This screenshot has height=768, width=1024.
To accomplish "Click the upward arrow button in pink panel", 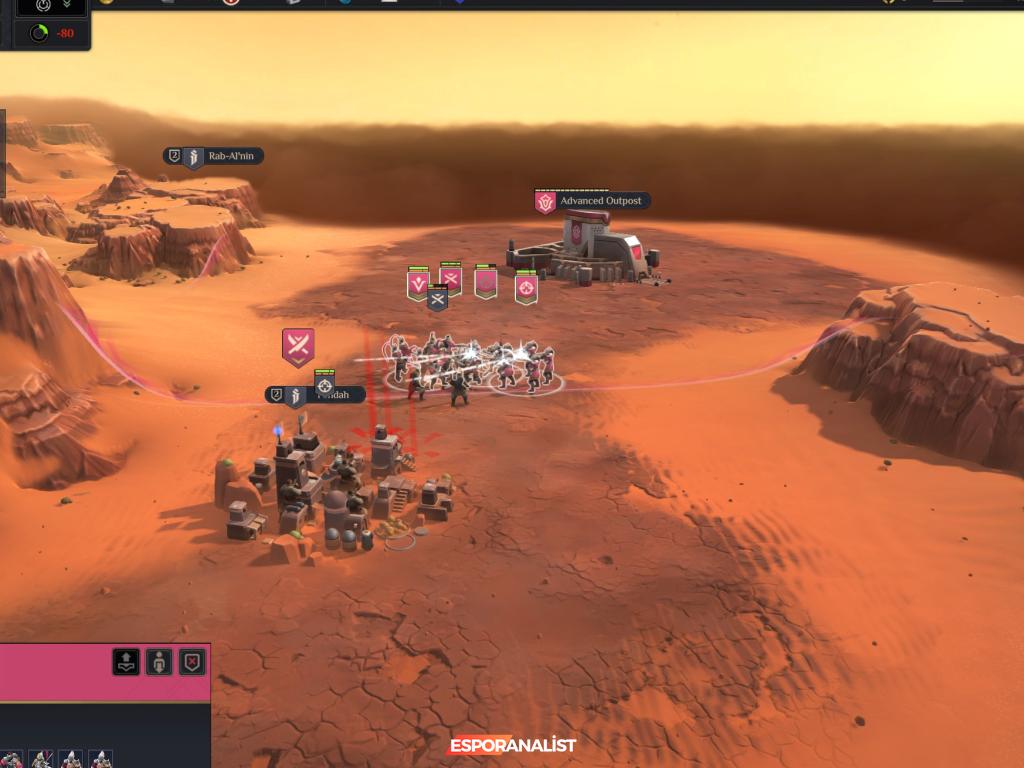I will tap(126, 661).
